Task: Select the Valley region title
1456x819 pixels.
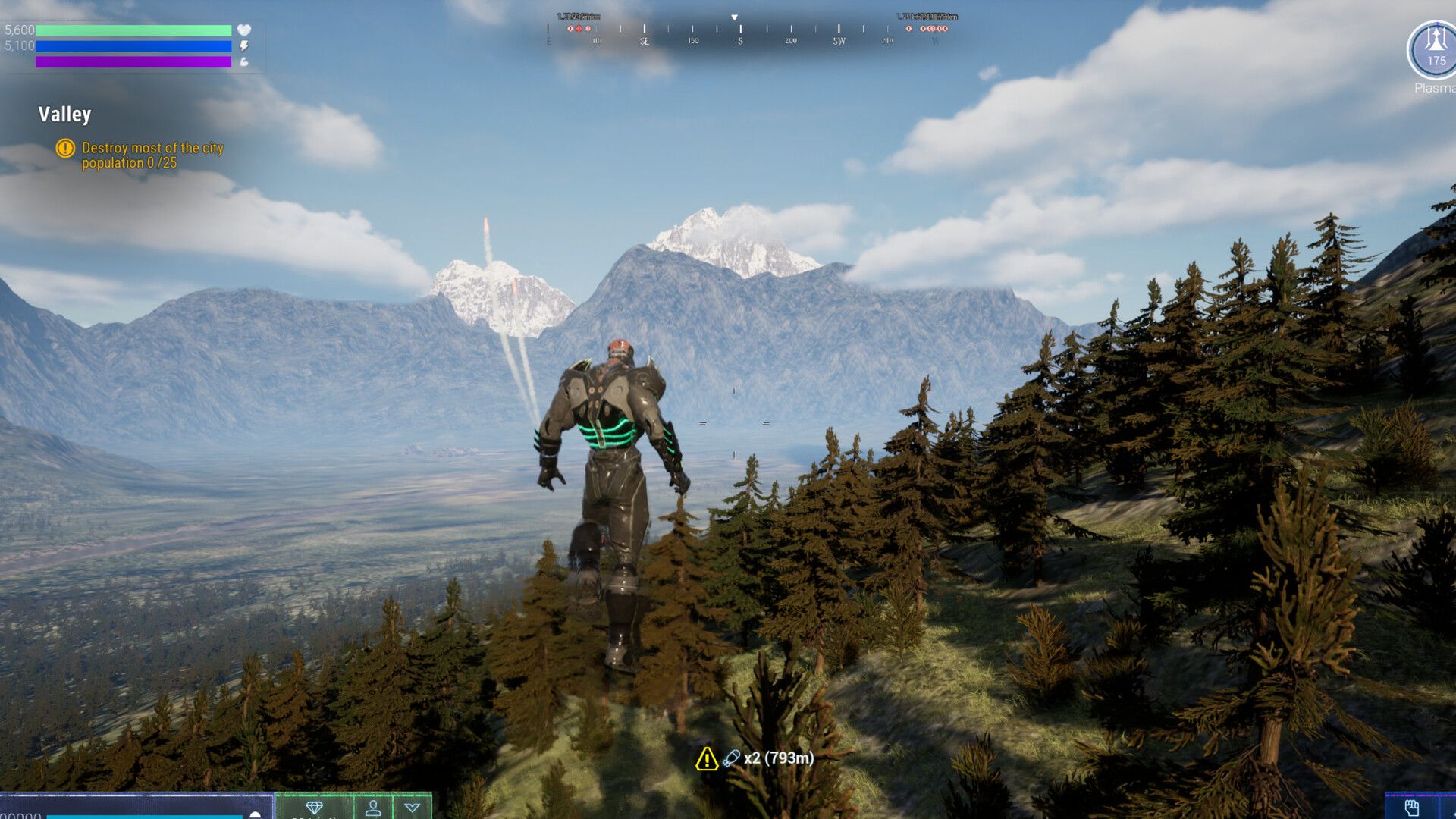Action: (64, 115)
